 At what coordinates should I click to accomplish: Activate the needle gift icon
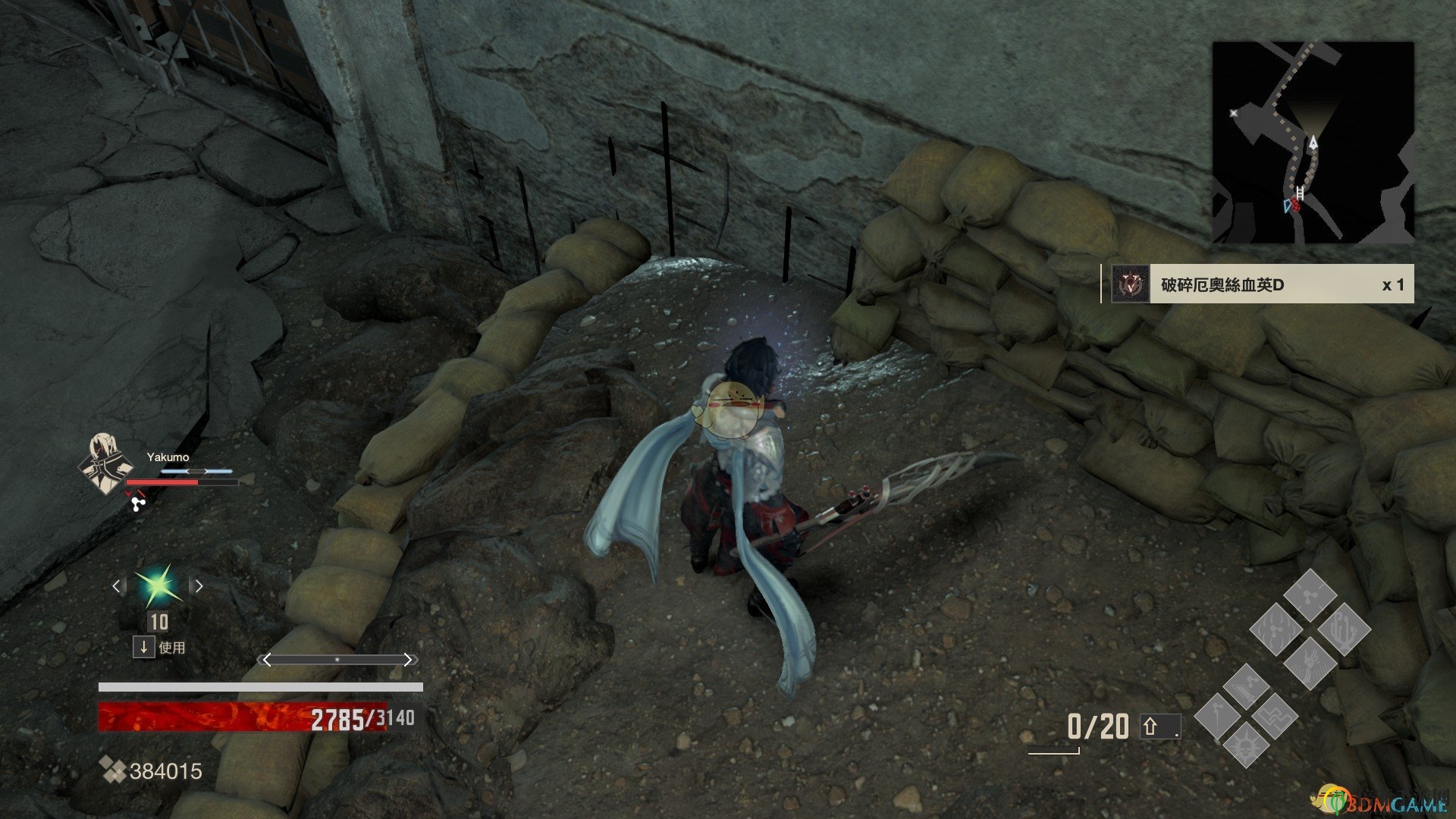[x=1219, y=717]
